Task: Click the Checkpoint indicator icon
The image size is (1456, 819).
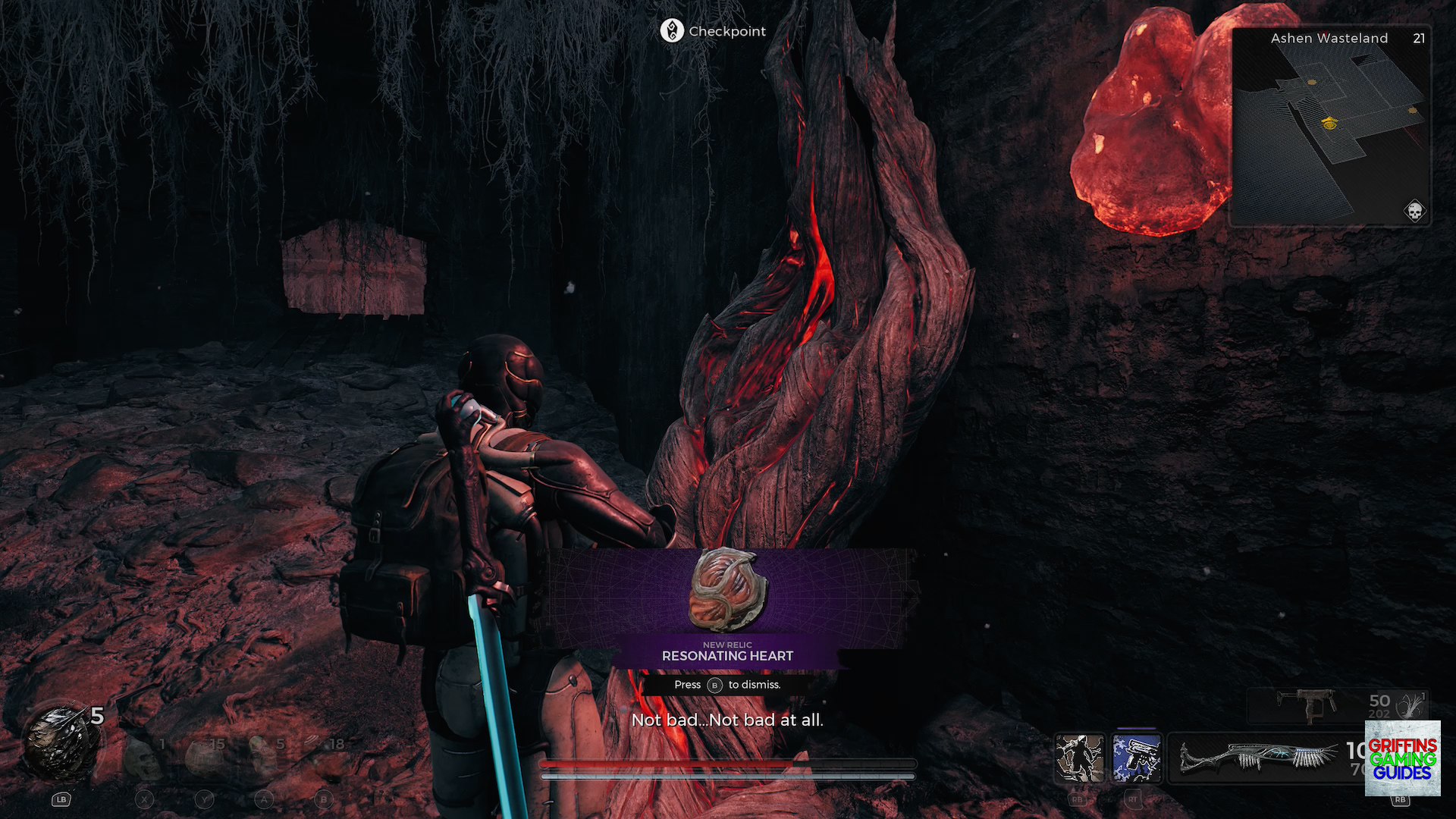Action: pyautogui.click(x=672, y=31)
